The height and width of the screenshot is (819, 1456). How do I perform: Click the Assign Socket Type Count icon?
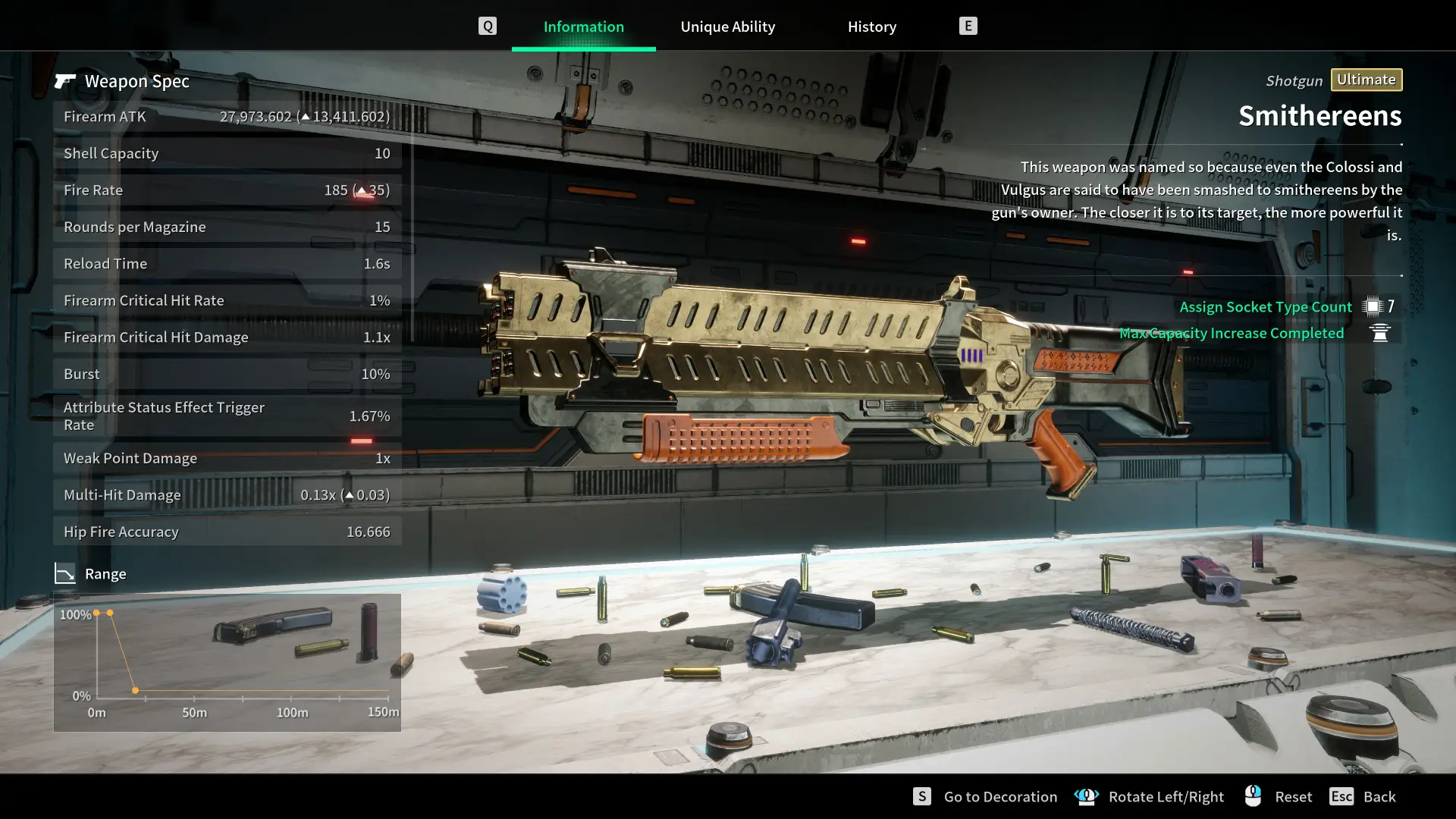click(x=1373, y=306)
